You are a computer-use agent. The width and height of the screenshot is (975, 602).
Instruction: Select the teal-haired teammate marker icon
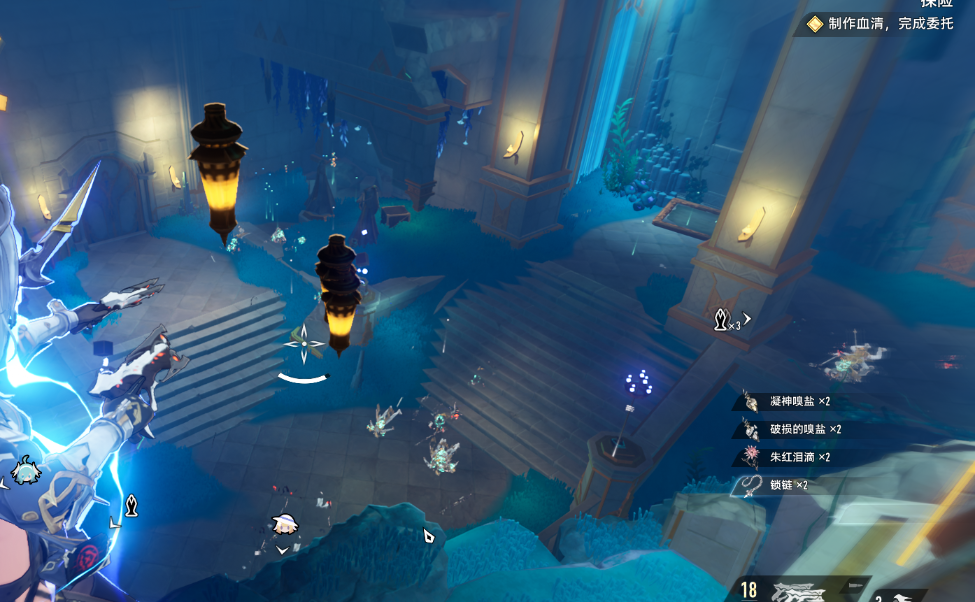point(25,469)
